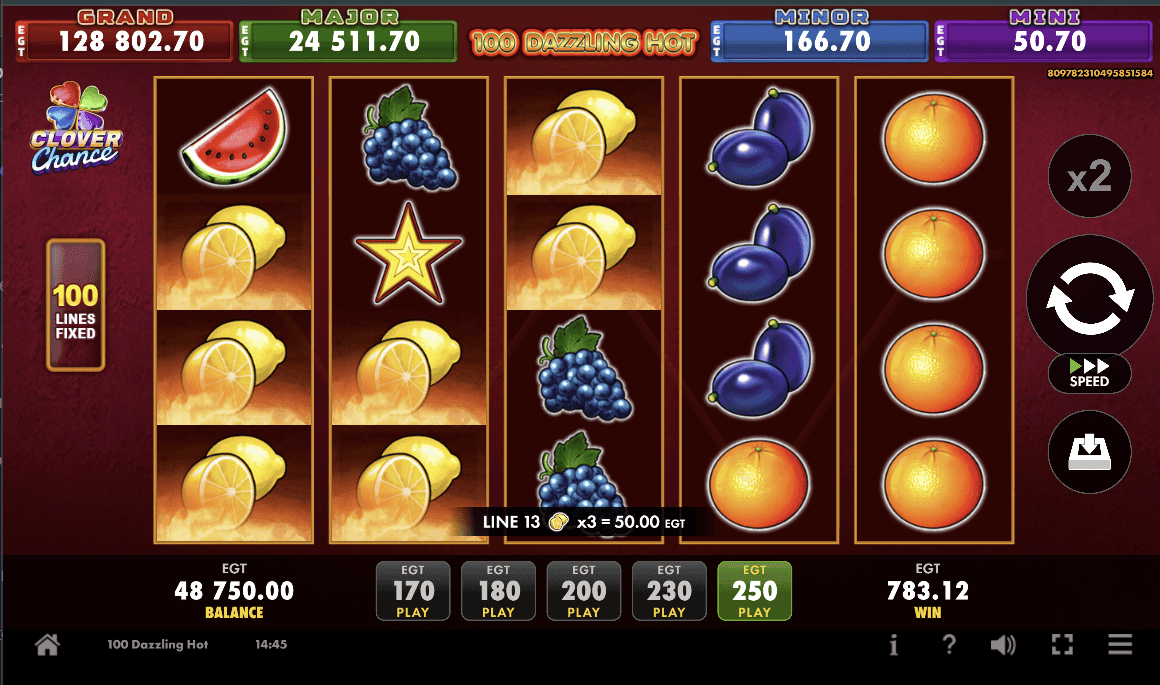
Task: Enter fullscreen mode with the corners icon
Action: coord(1063,645)
